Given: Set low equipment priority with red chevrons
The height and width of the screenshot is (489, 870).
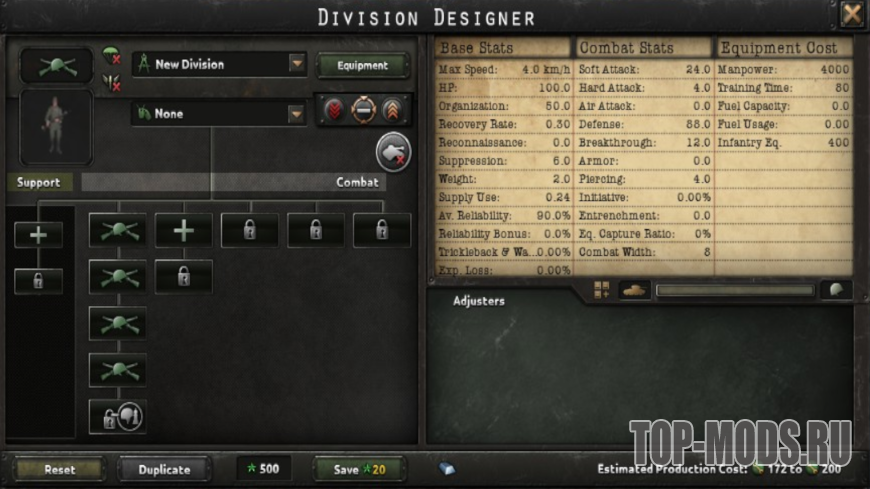Looking at the screenshot, I should click(x=335, y=110).
